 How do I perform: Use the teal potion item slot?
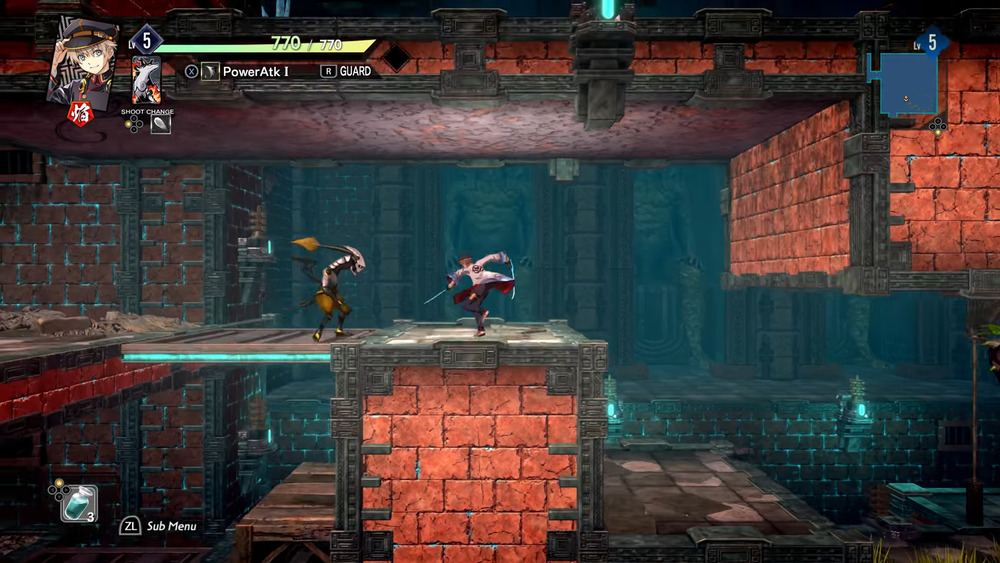coord(78,504)
